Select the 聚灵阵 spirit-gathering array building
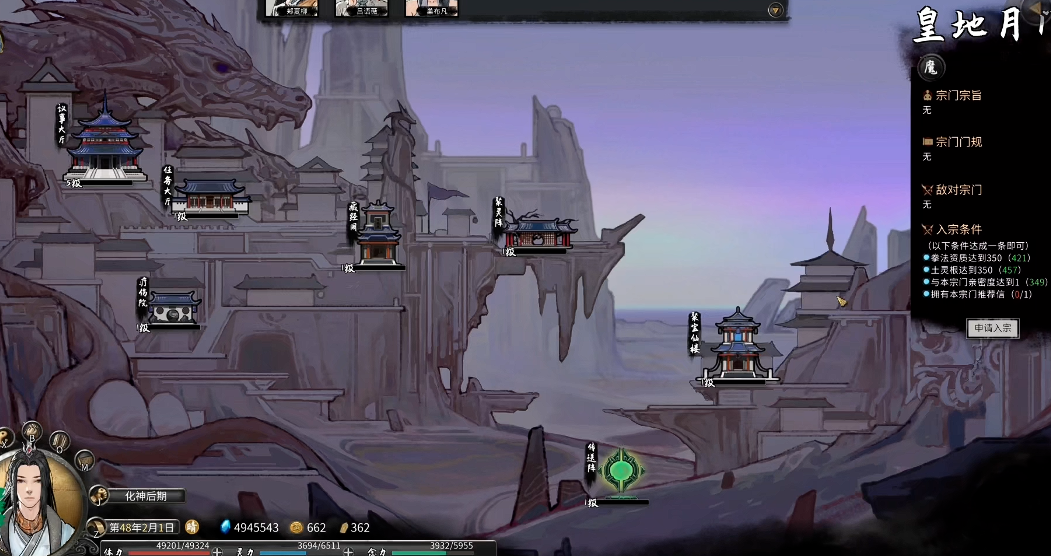The height and width of the screenshot is (556, 1051). click(x=540, y=234)
